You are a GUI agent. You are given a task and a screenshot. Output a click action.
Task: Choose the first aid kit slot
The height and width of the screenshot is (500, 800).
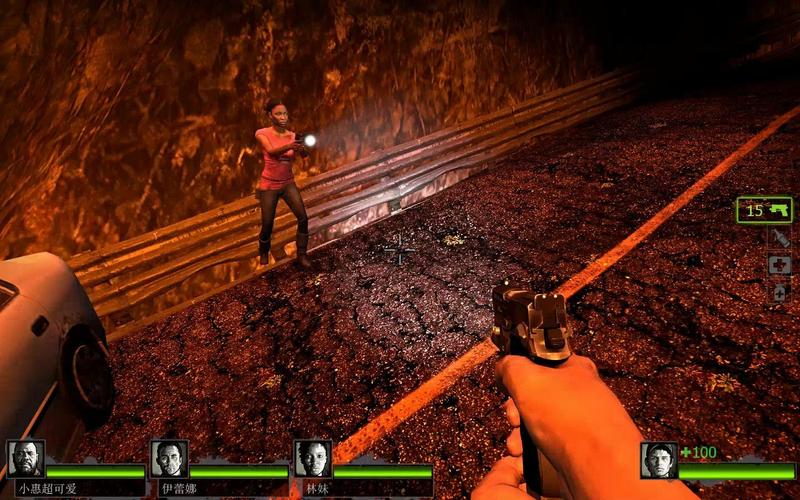tap(779, 265)
